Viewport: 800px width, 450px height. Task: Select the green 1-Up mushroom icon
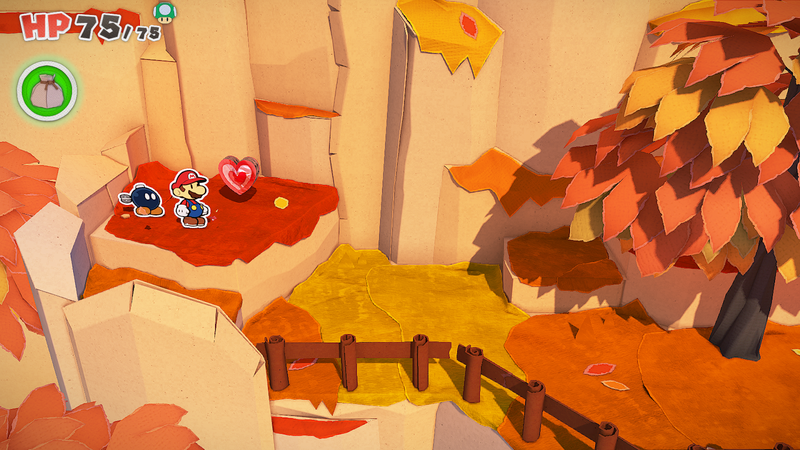coord(162,12)
